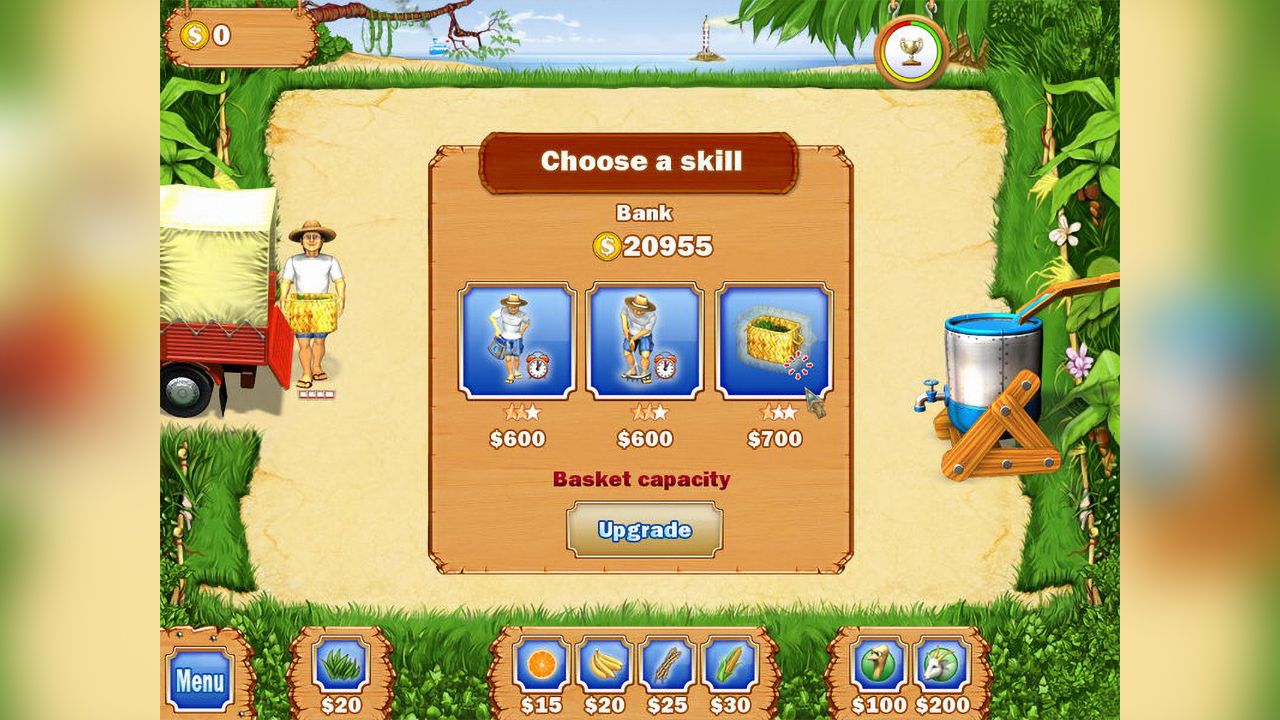The image size is (1280, 720).
Task: Click the gold coin icon in the money counter
Action: 192,34
